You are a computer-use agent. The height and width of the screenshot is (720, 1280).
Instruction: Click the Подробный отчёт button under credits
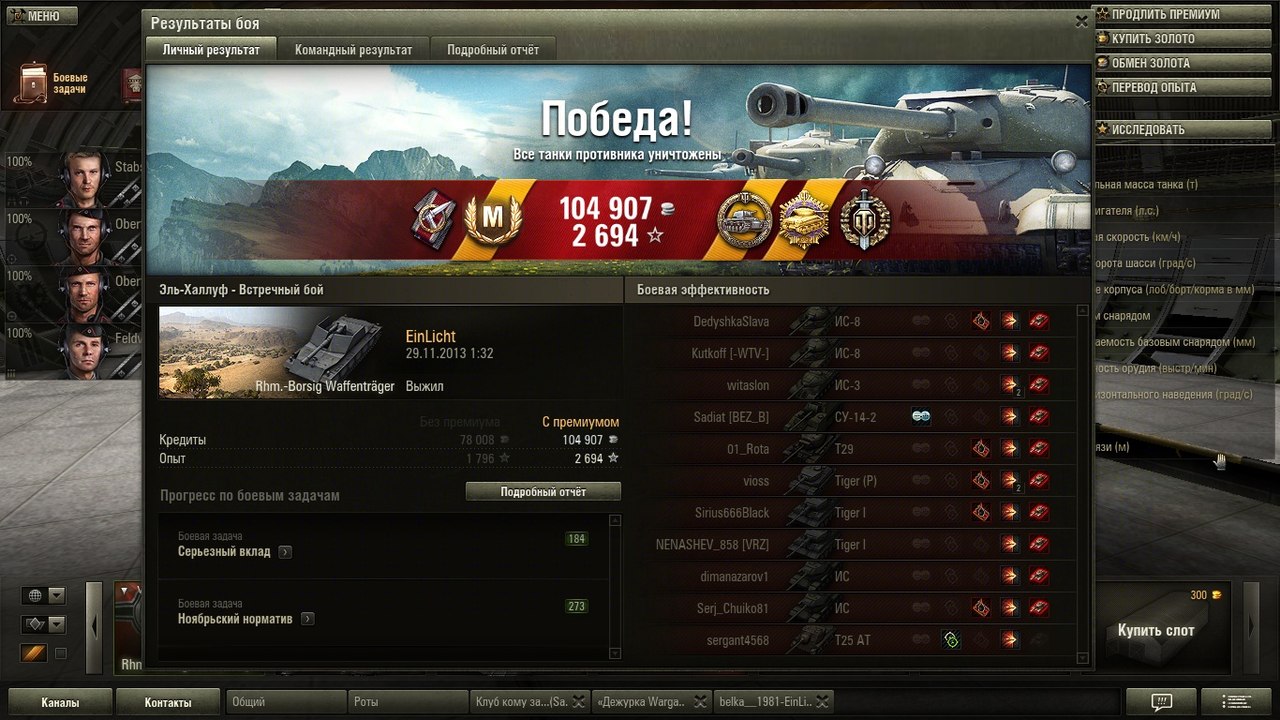point(543,492)
